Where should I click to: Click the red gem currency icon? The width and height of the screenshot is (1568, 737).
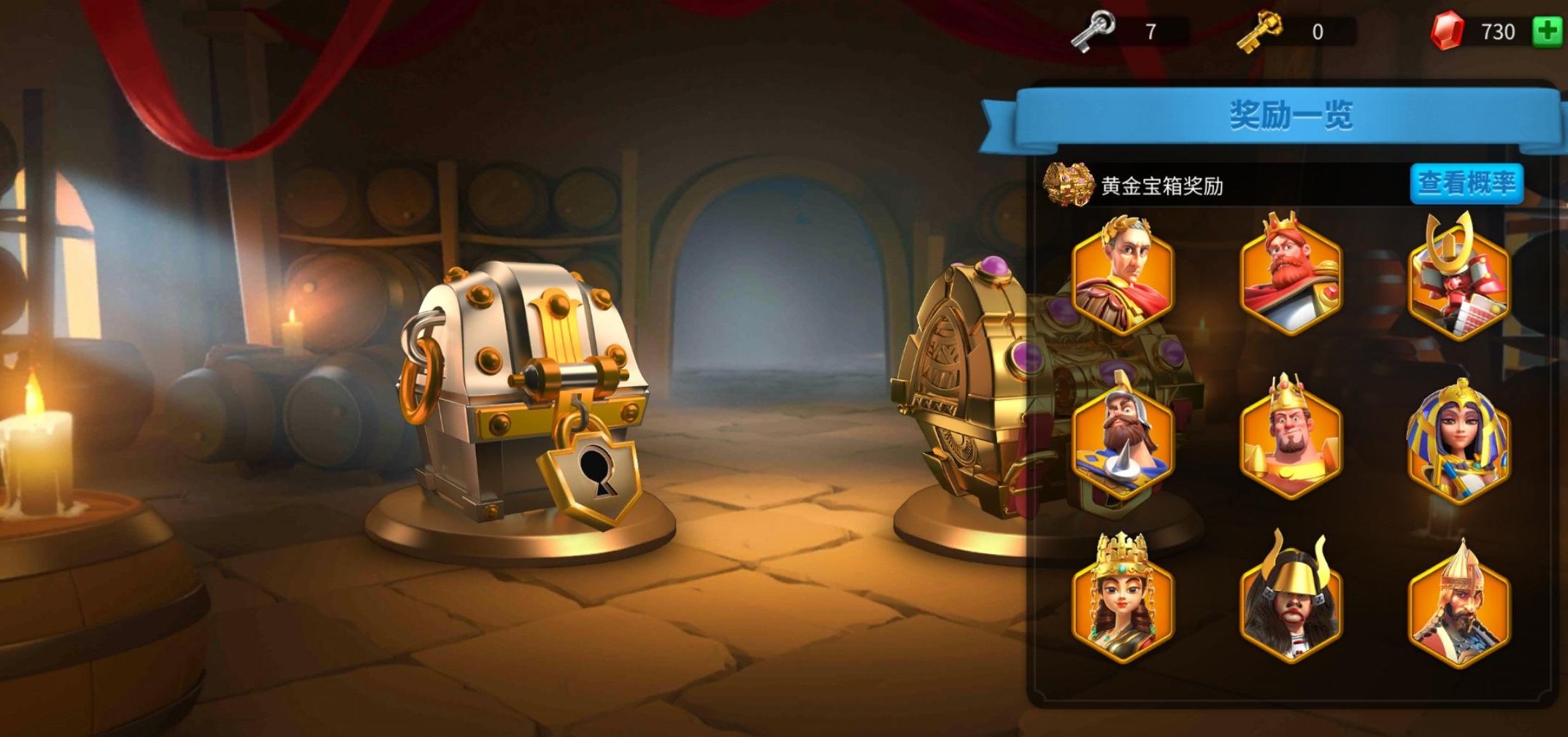(x=1447, y=31)
